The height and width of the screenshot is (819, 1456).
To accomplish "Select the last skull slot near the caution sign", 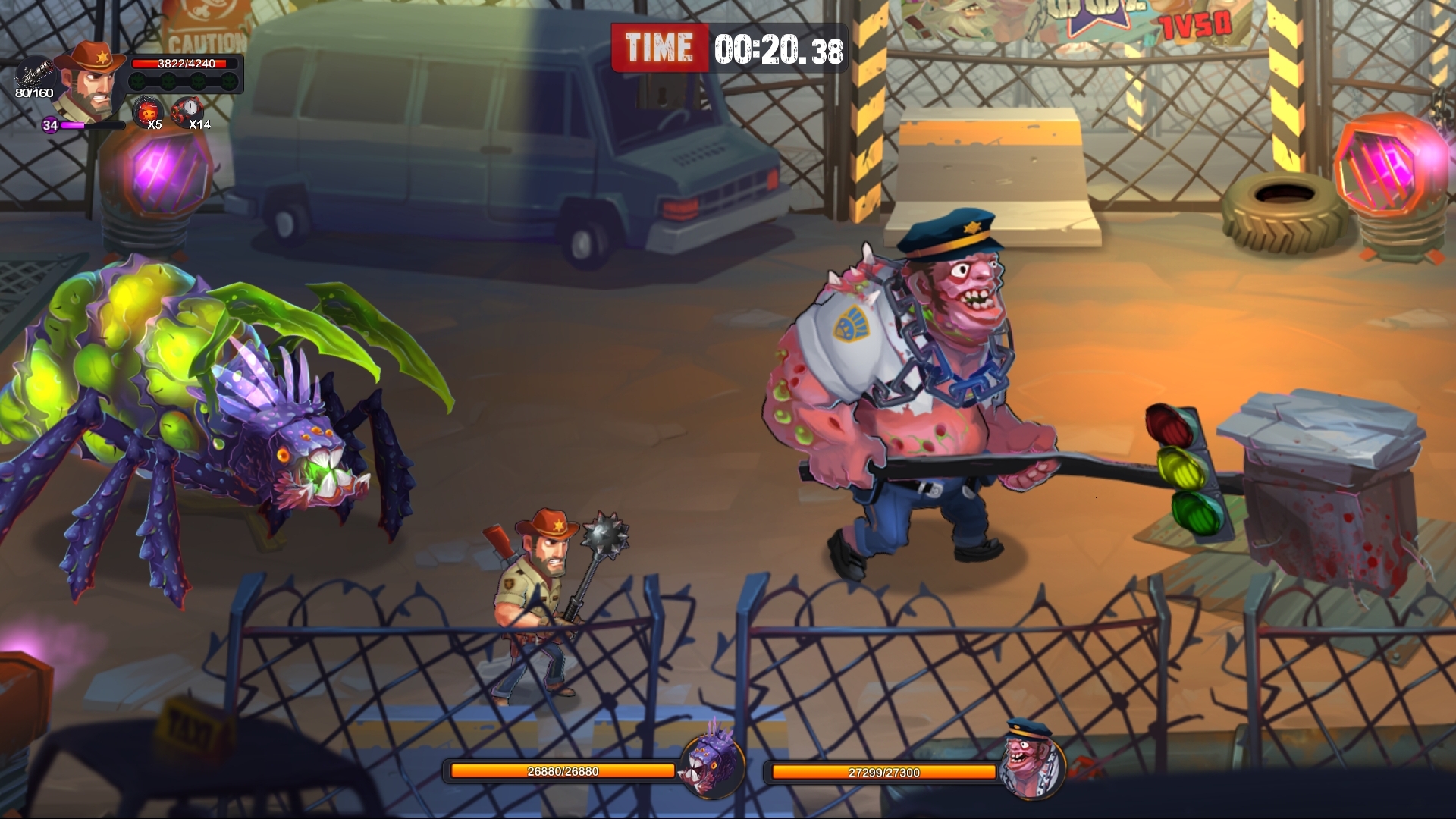I will click(x=230, y=81).
